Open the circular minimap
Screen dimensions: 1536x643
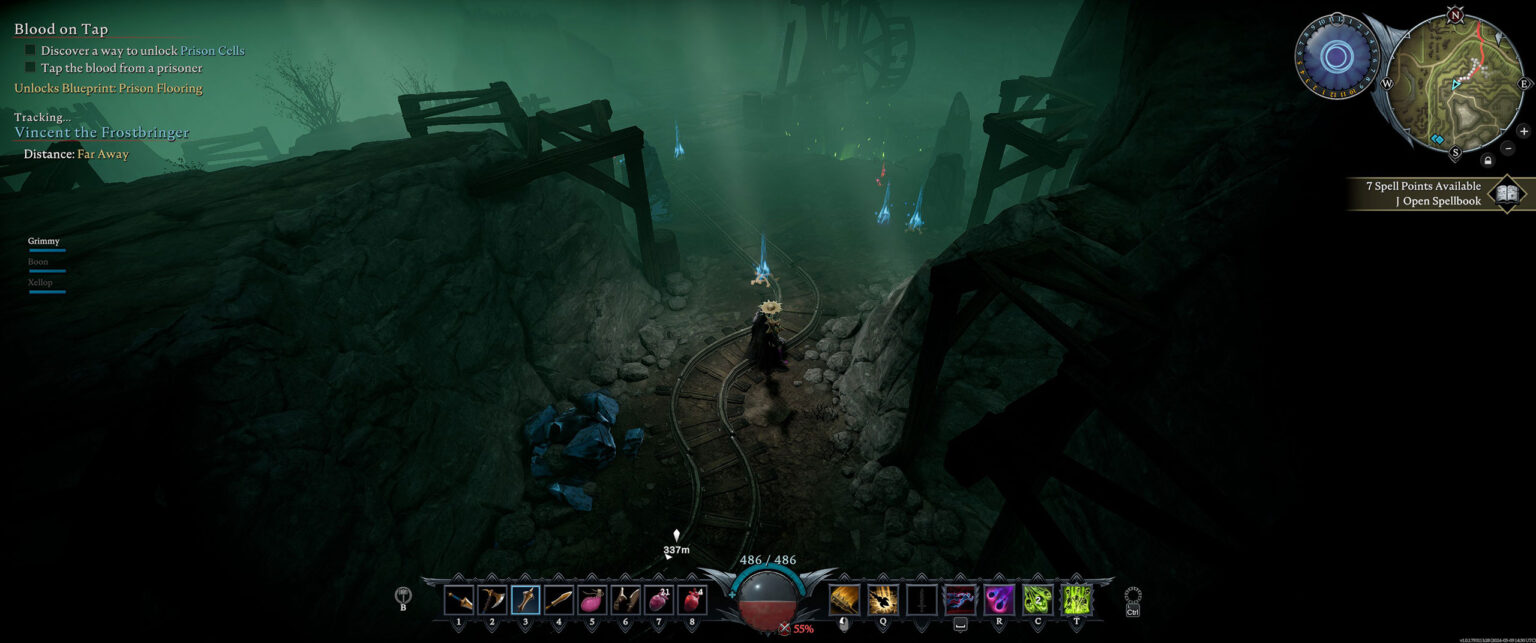click(x=1456, y=83)
